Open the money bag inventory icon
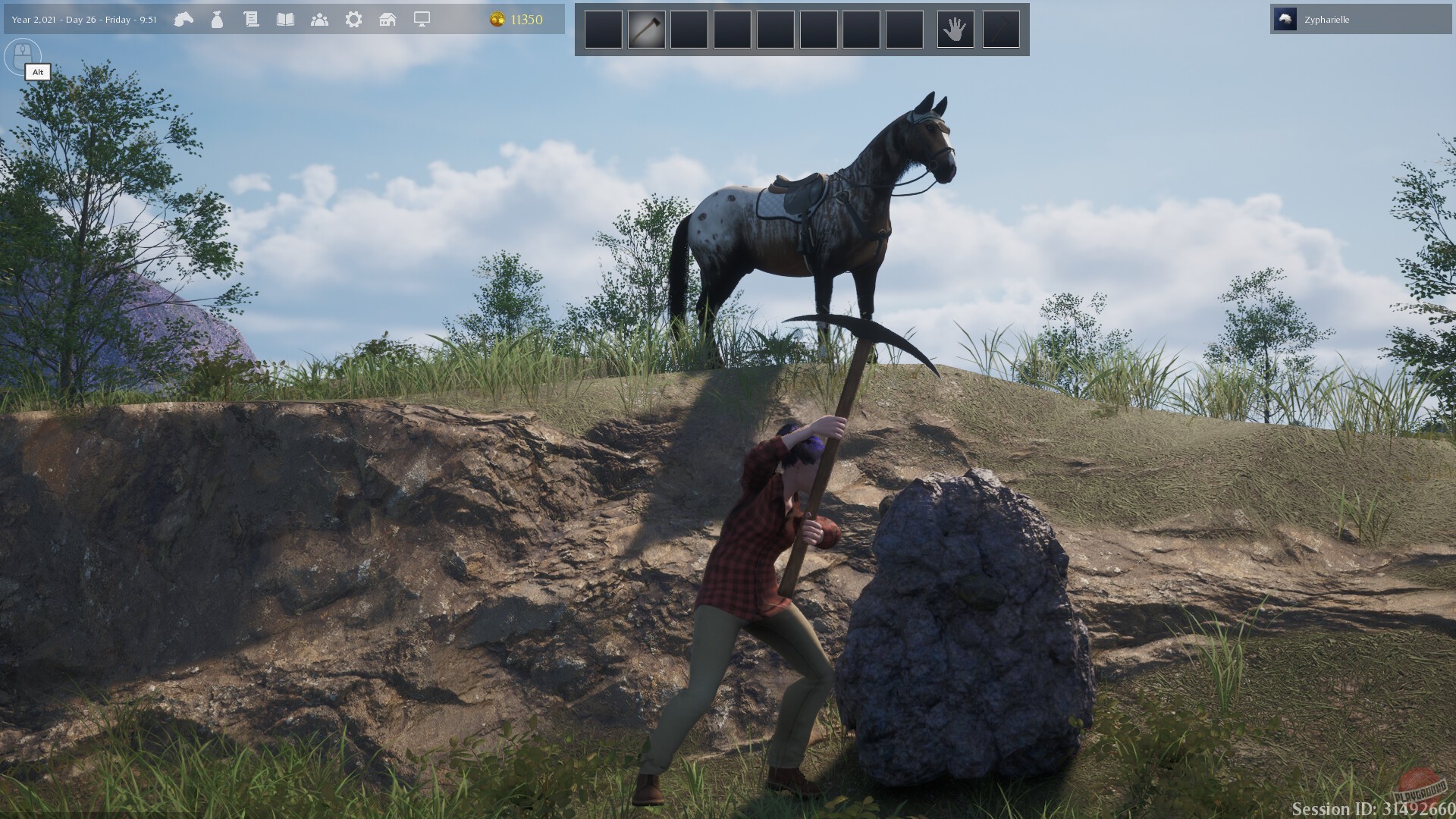 [x=216, y=20]
